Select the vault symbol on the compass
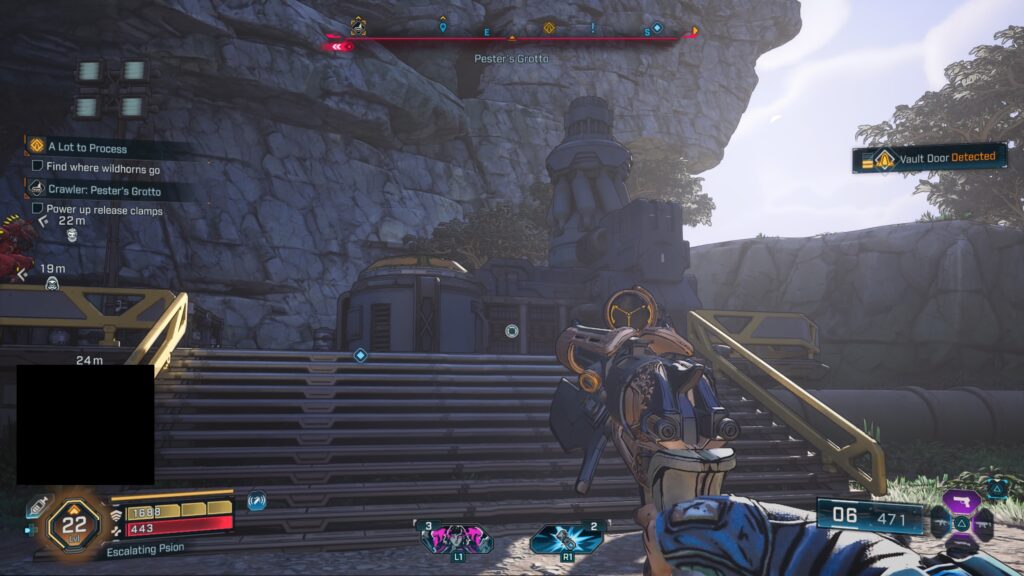 click(x=357, y=27)
